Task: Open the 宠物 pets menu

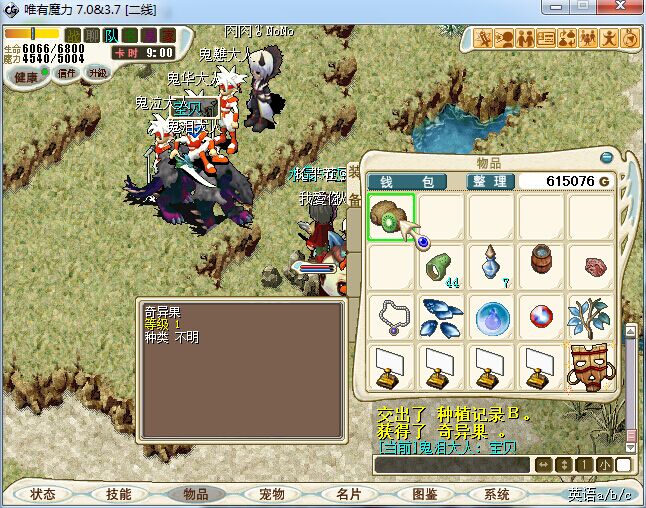Action: [271, 494]
